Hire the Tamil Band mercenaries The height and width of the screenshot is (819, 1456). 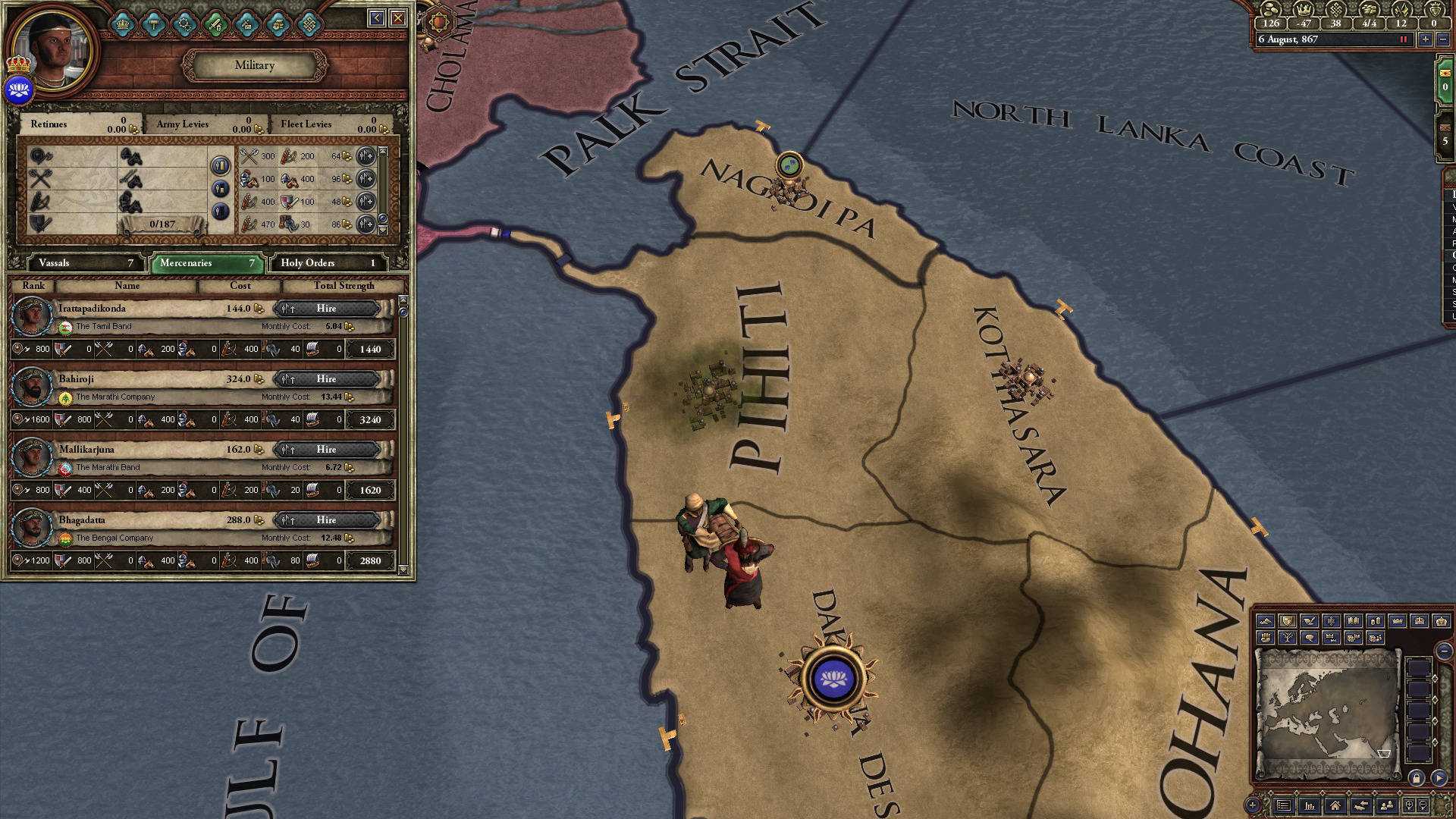pyautogui.click(x=328, y=309)
